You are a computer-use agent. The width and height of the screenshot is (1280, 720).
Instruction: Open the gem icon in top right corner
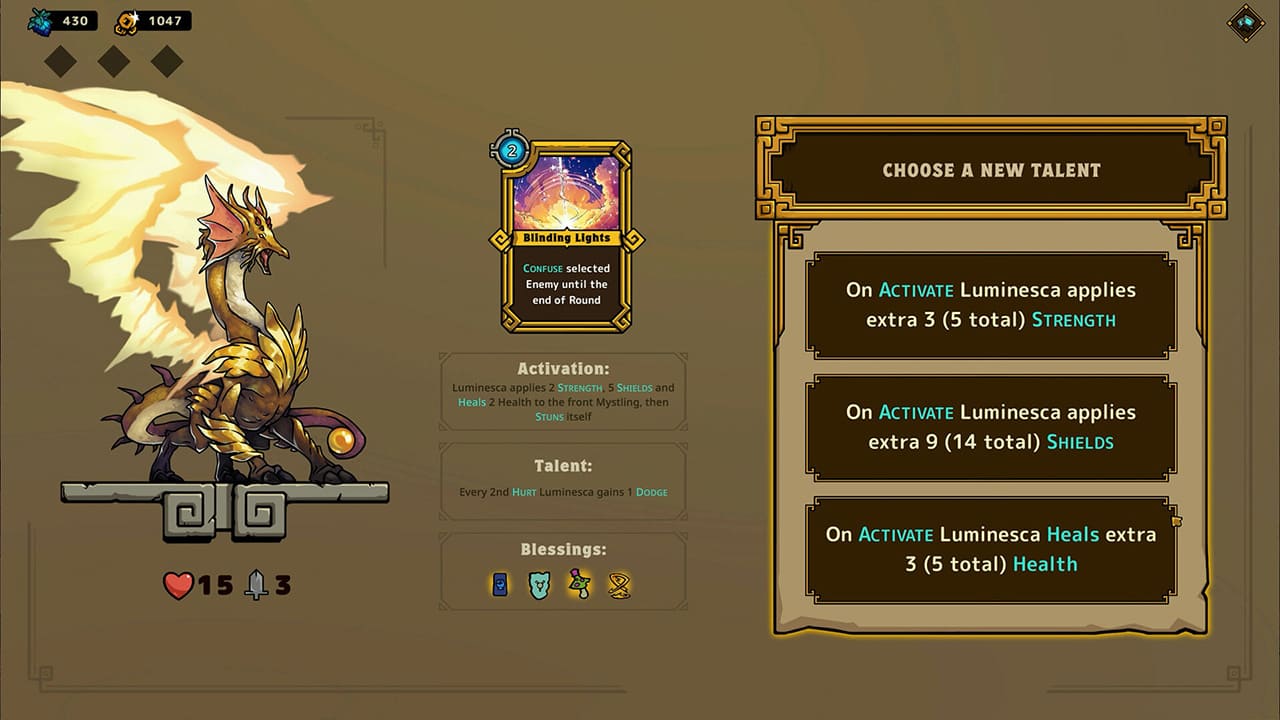point(1245,24)
